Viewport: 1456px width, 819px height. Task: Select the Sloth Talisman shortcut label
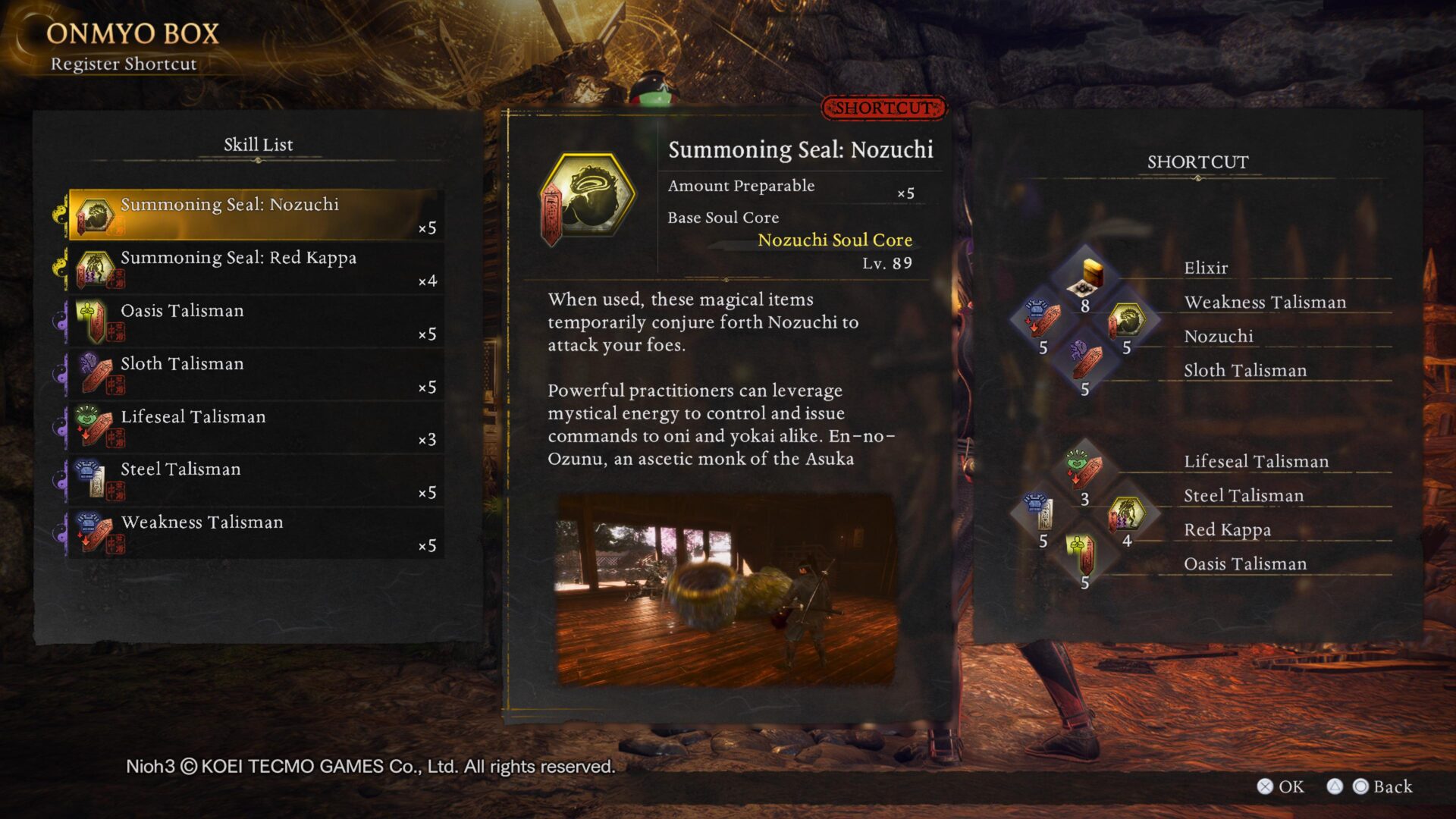[x=1245, y=371]
